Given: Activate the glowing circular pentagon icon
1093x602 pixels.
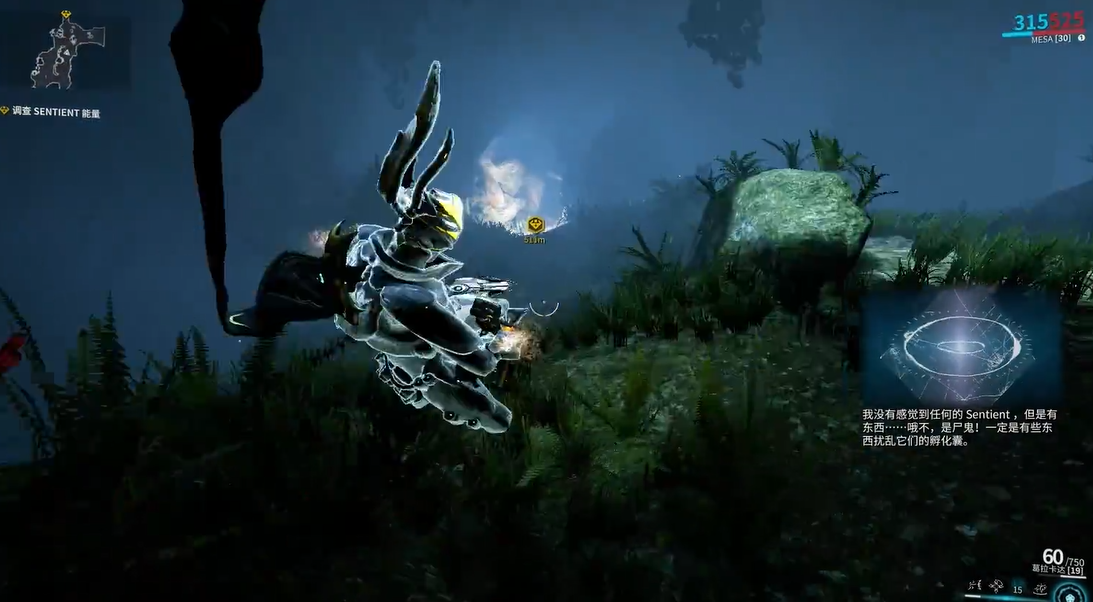Looking at the screenshot, I should point(1070,592).
